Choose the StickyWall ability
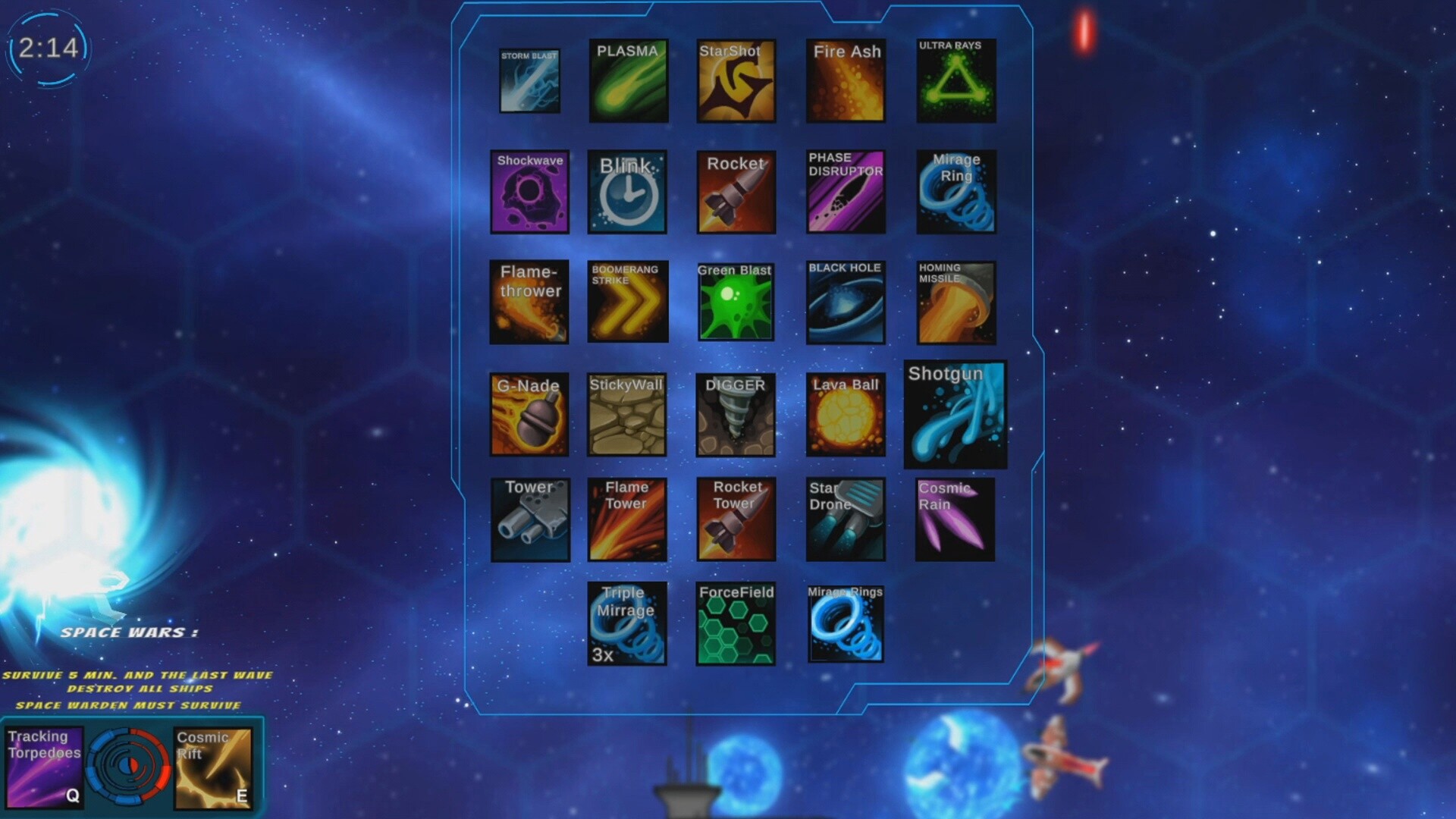 pyautogui.click(x=628, y=414)
